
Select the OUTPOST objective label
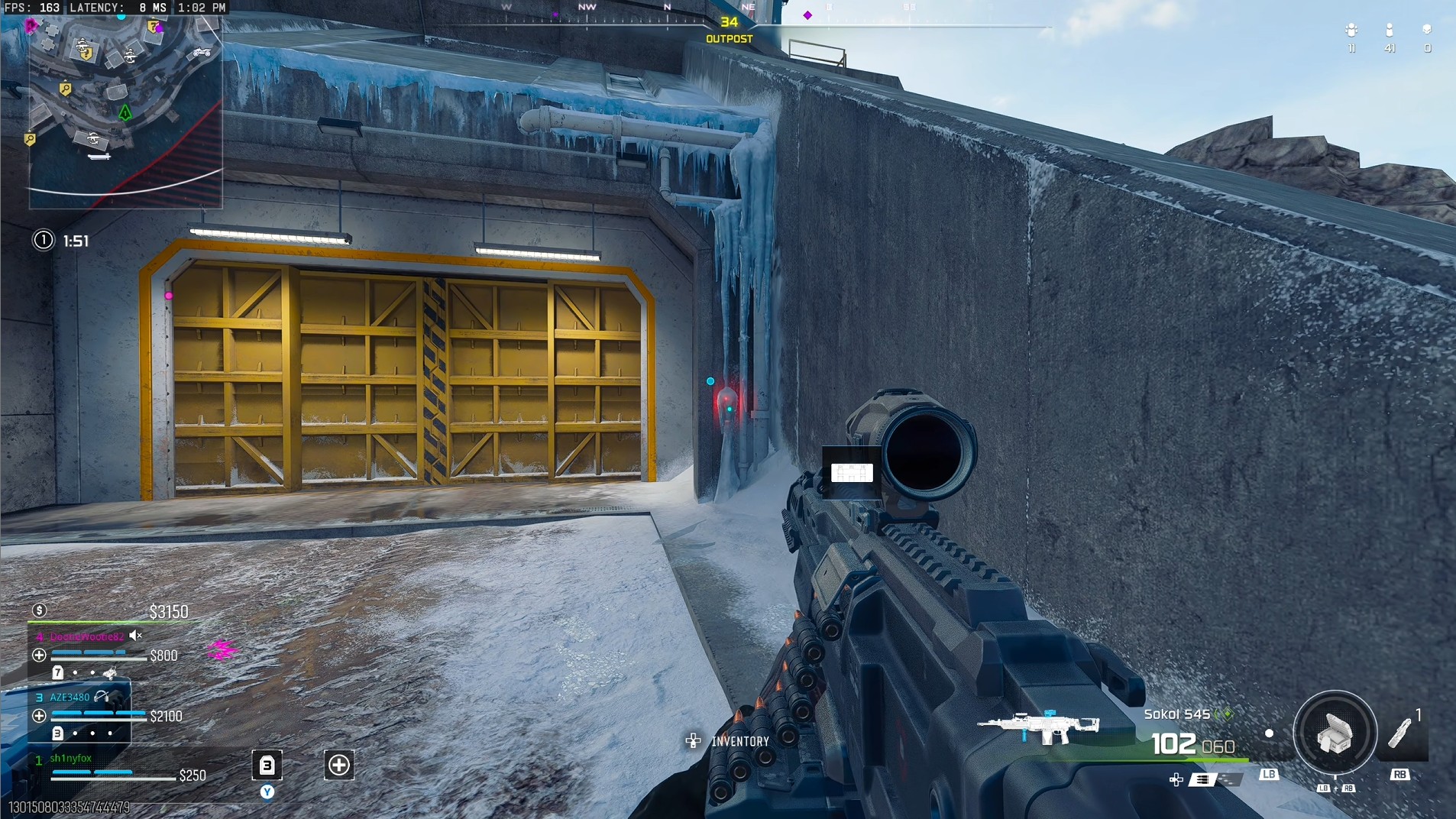[728, 37]
